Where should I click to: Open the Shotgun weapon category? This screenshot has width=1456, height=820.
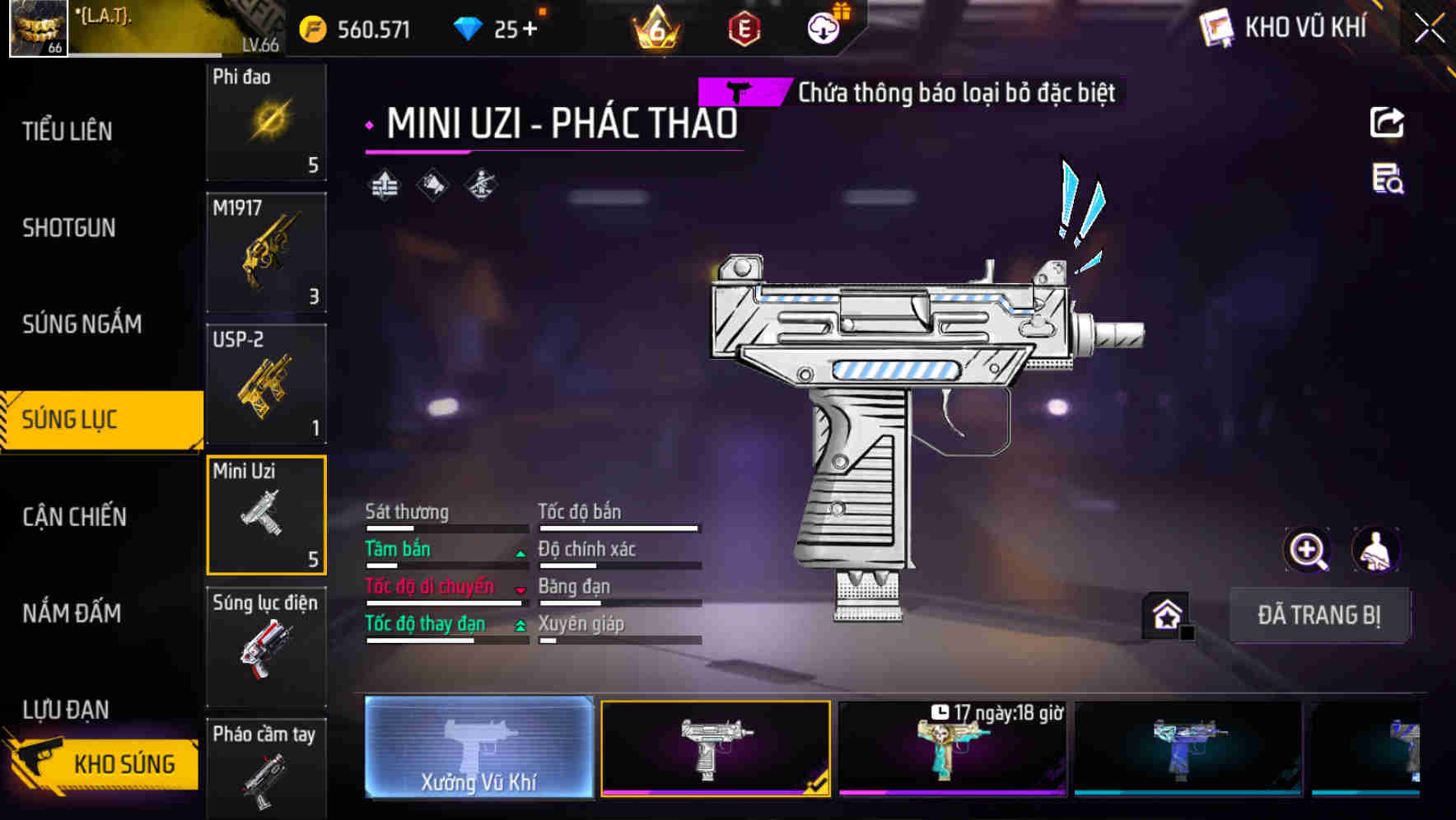coord(69,228)
